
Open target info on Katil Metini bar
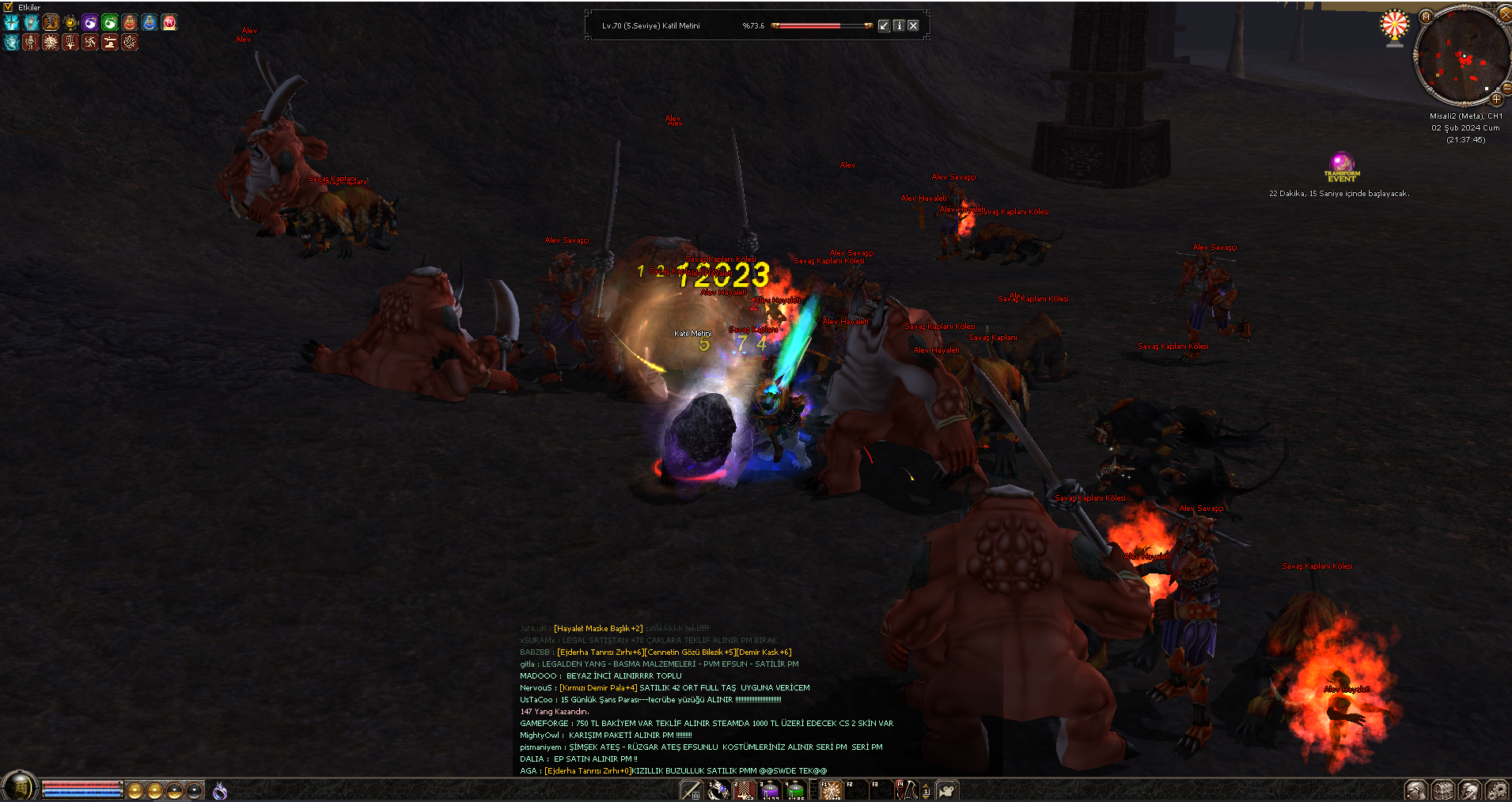point(899,25)
